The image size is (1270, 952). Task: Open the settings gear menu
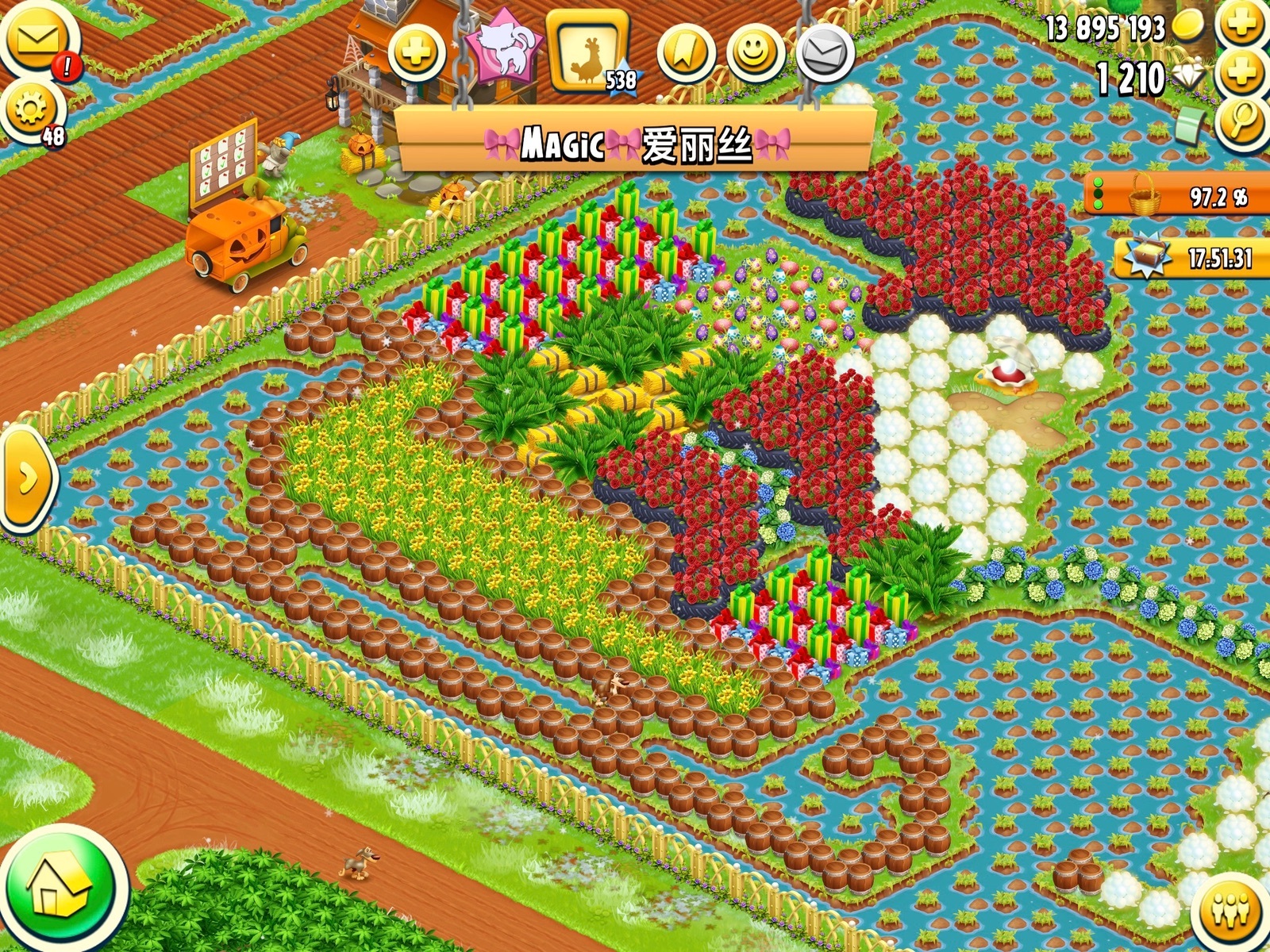pos(32,110)
